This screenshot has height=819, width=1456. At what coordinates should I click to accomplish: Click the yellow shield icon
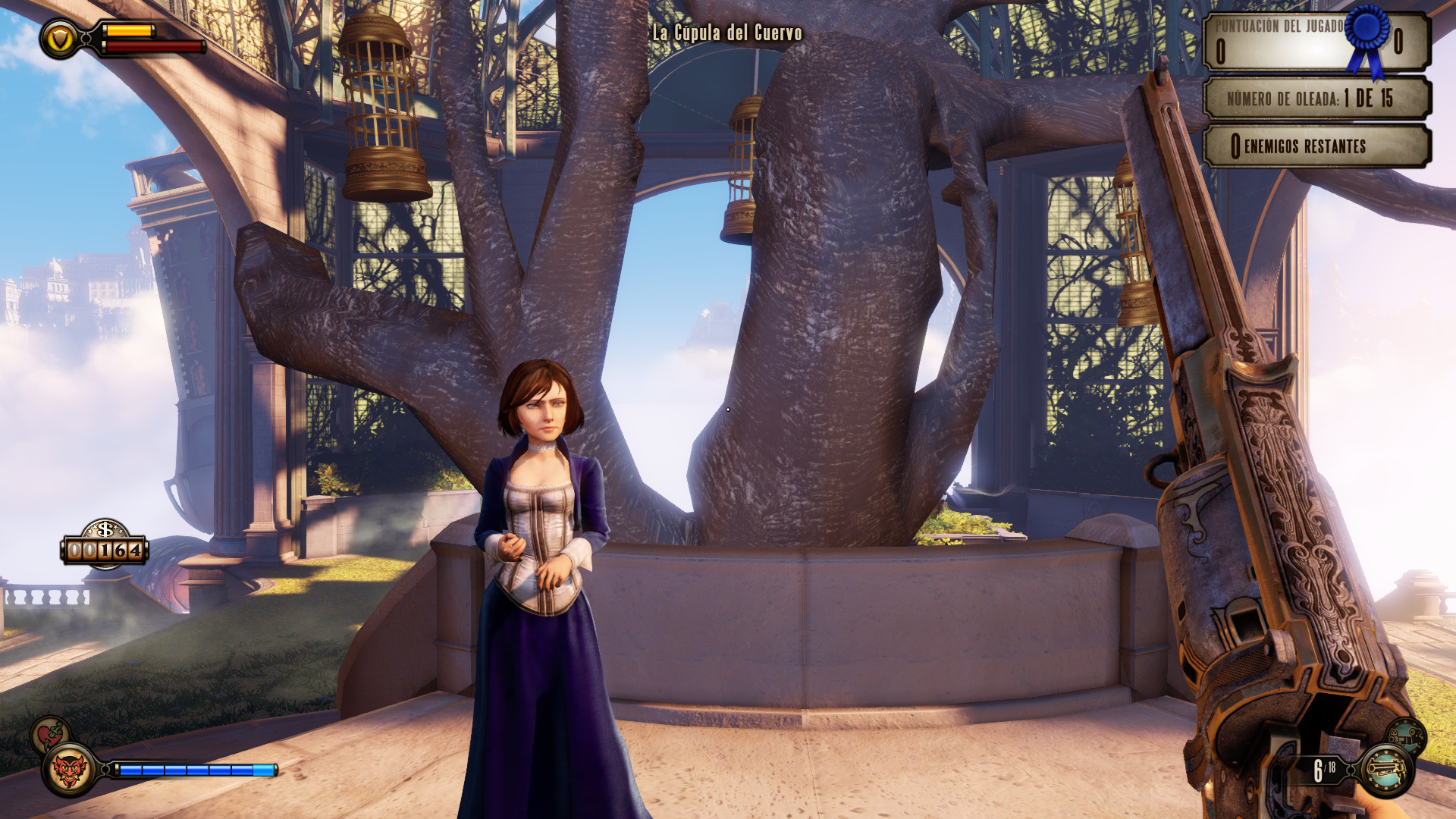(x=59, y=38)
